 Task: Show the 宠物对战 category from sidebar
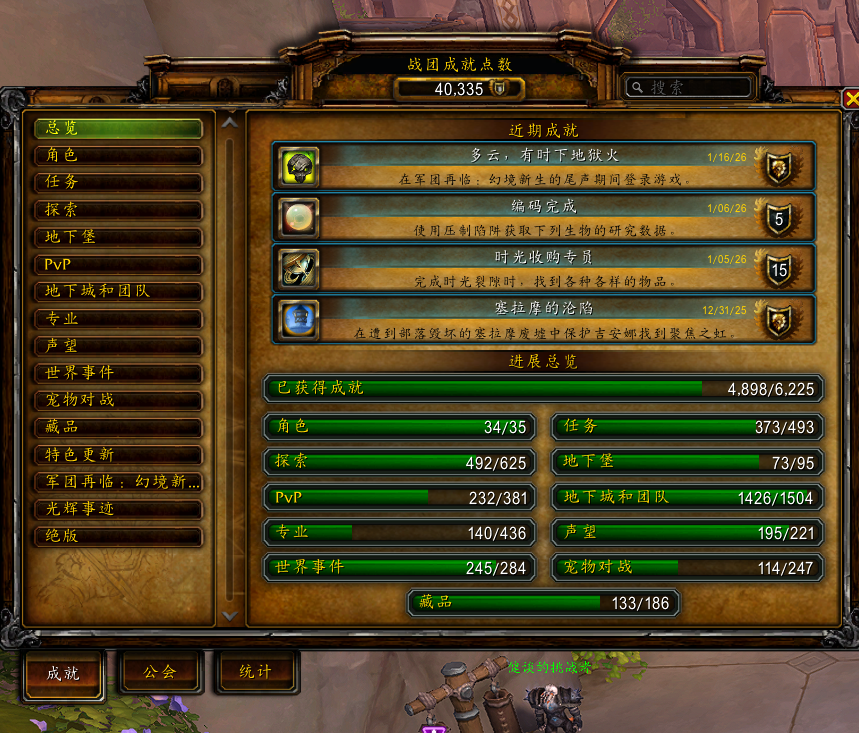(118, 400)
